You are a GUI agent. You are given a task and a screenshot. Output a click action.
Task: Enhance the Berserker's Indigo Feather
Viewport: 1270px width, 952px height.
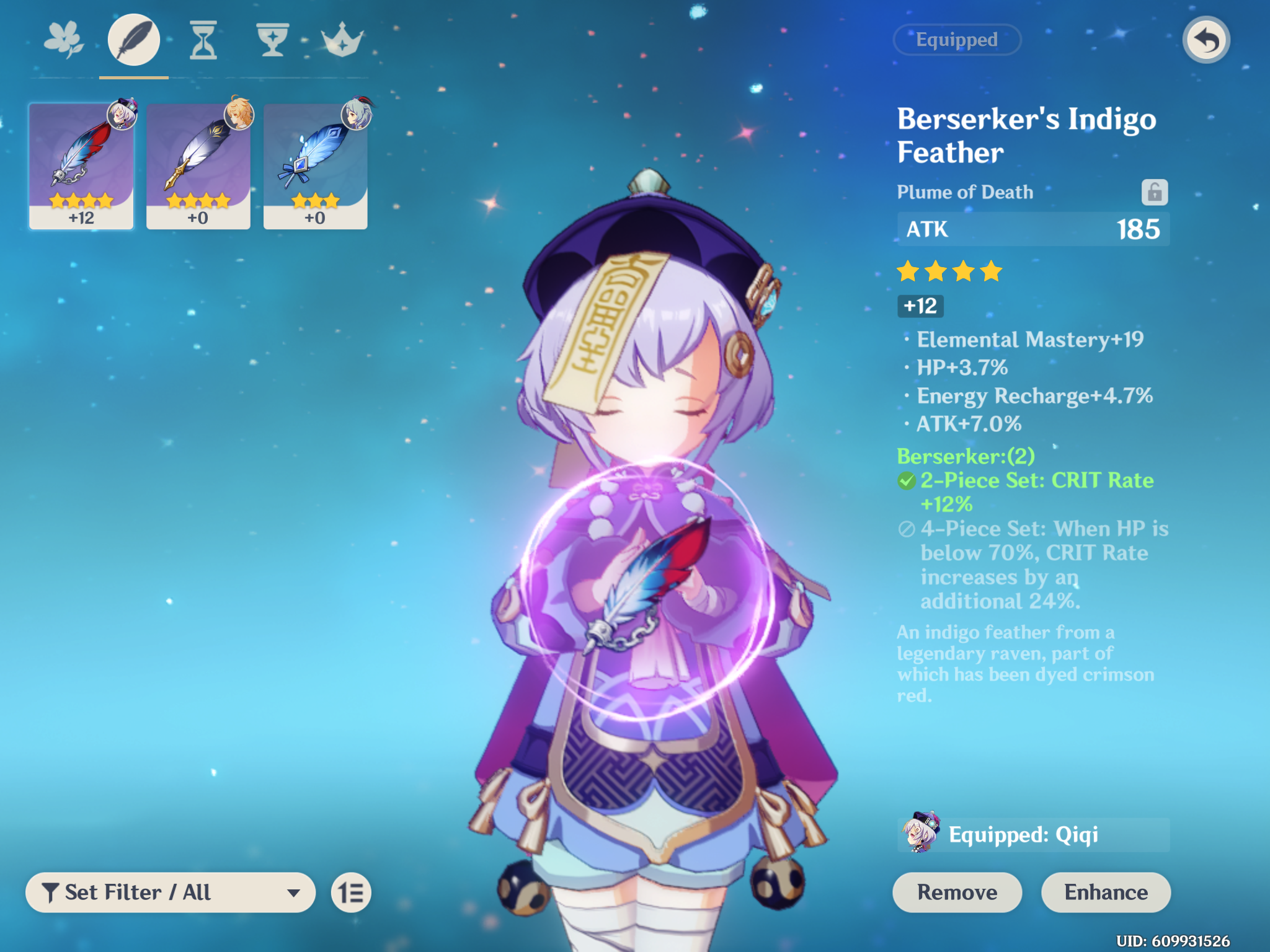pos(1106,892)
